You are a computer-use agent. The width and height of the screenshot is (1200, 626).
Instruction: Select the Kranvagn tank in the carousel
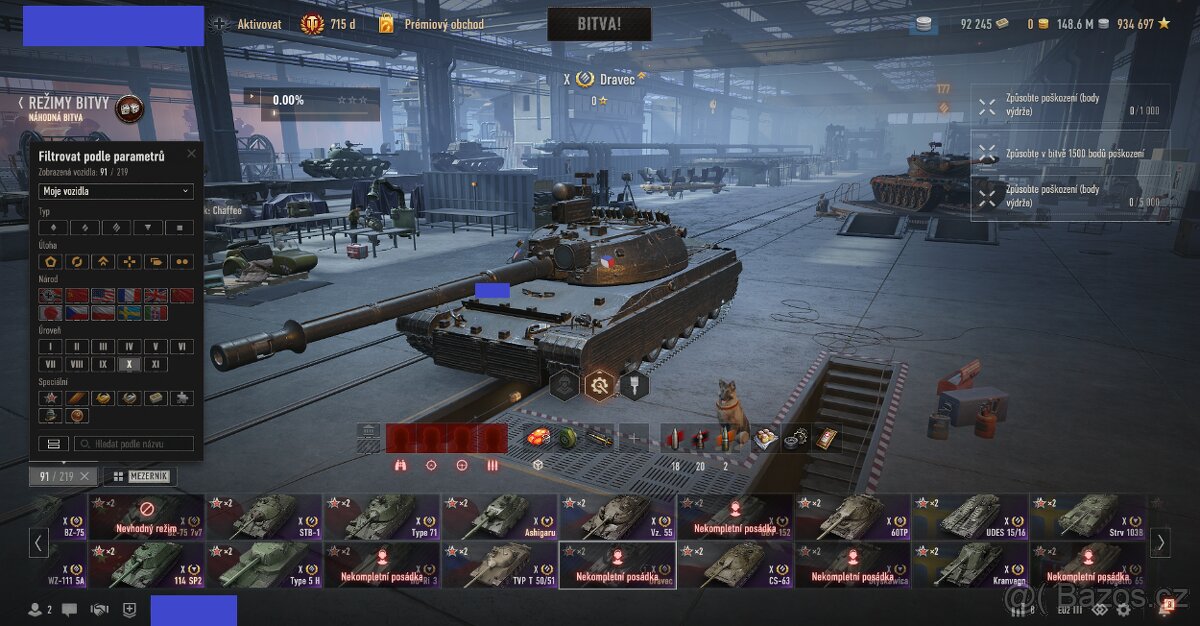pos(970,565)
